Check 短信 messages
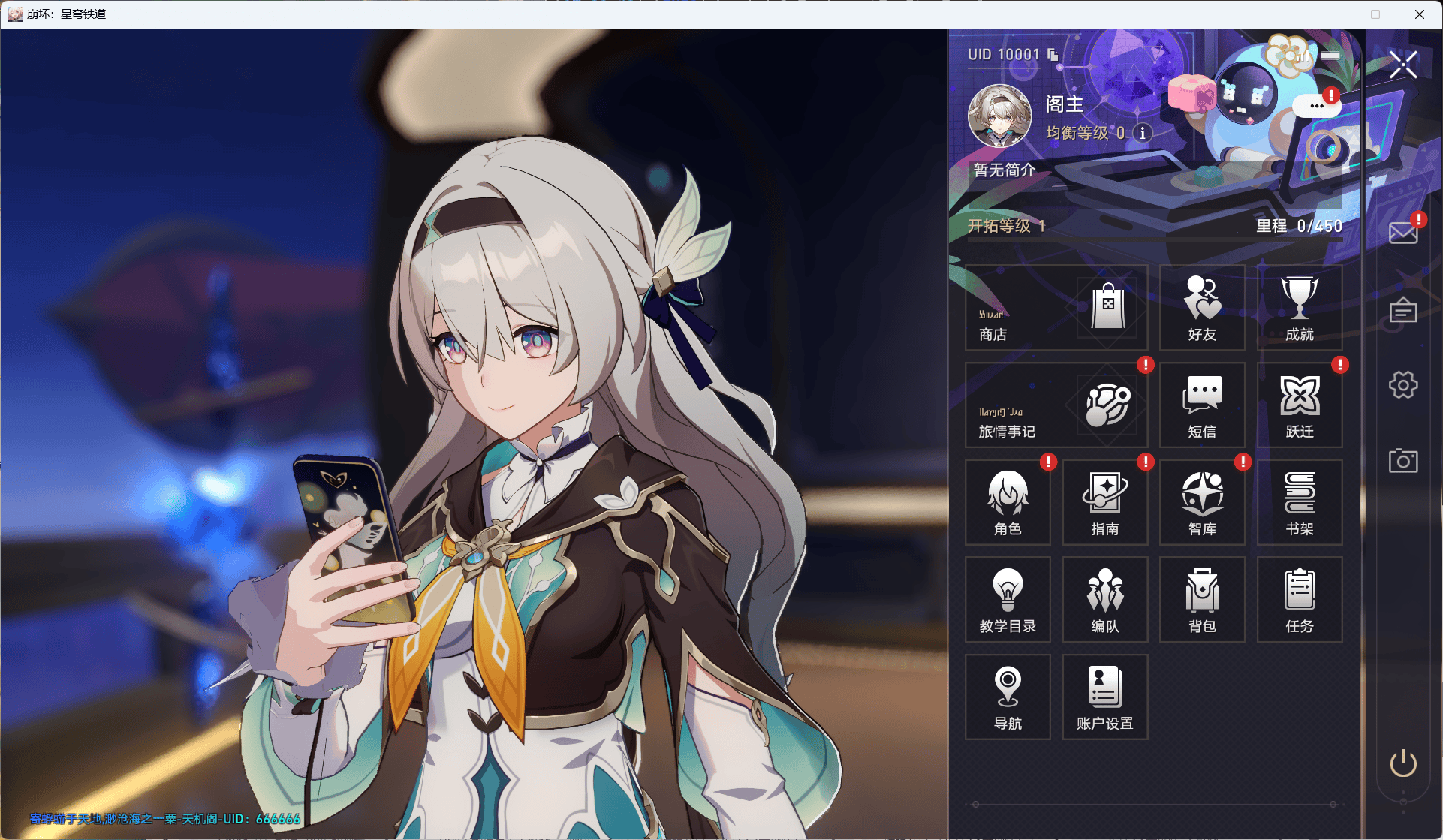Screen dimensions: 1443x840 [1202, 405]
